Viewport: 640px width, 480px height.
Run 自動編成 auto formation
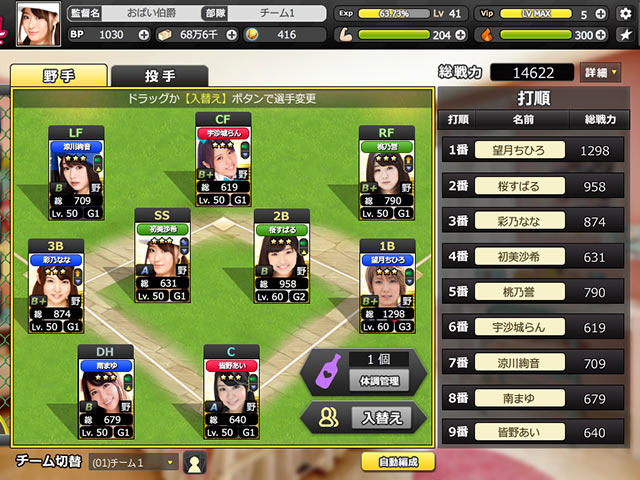pyautogui.click(x=398, y=462)
